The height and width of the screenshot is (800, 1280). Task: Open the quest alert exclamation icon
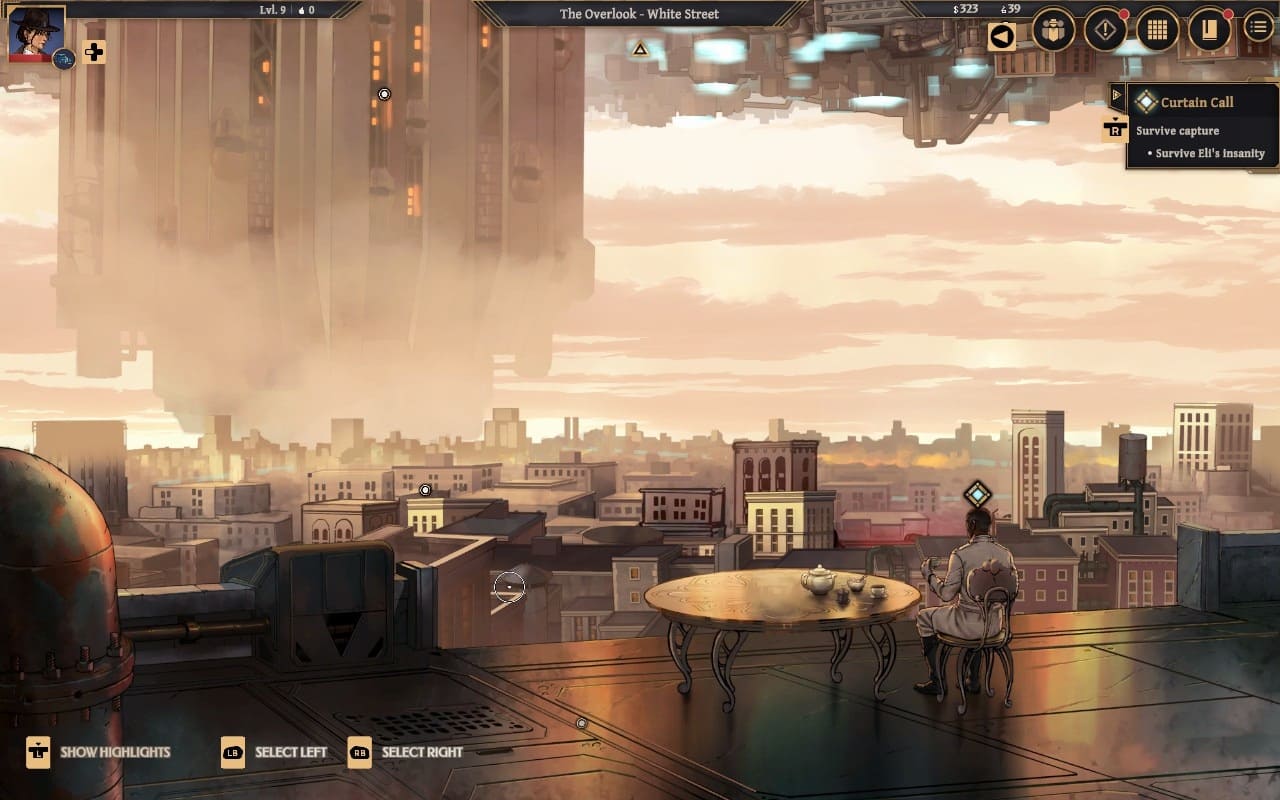click(1105, 30)
